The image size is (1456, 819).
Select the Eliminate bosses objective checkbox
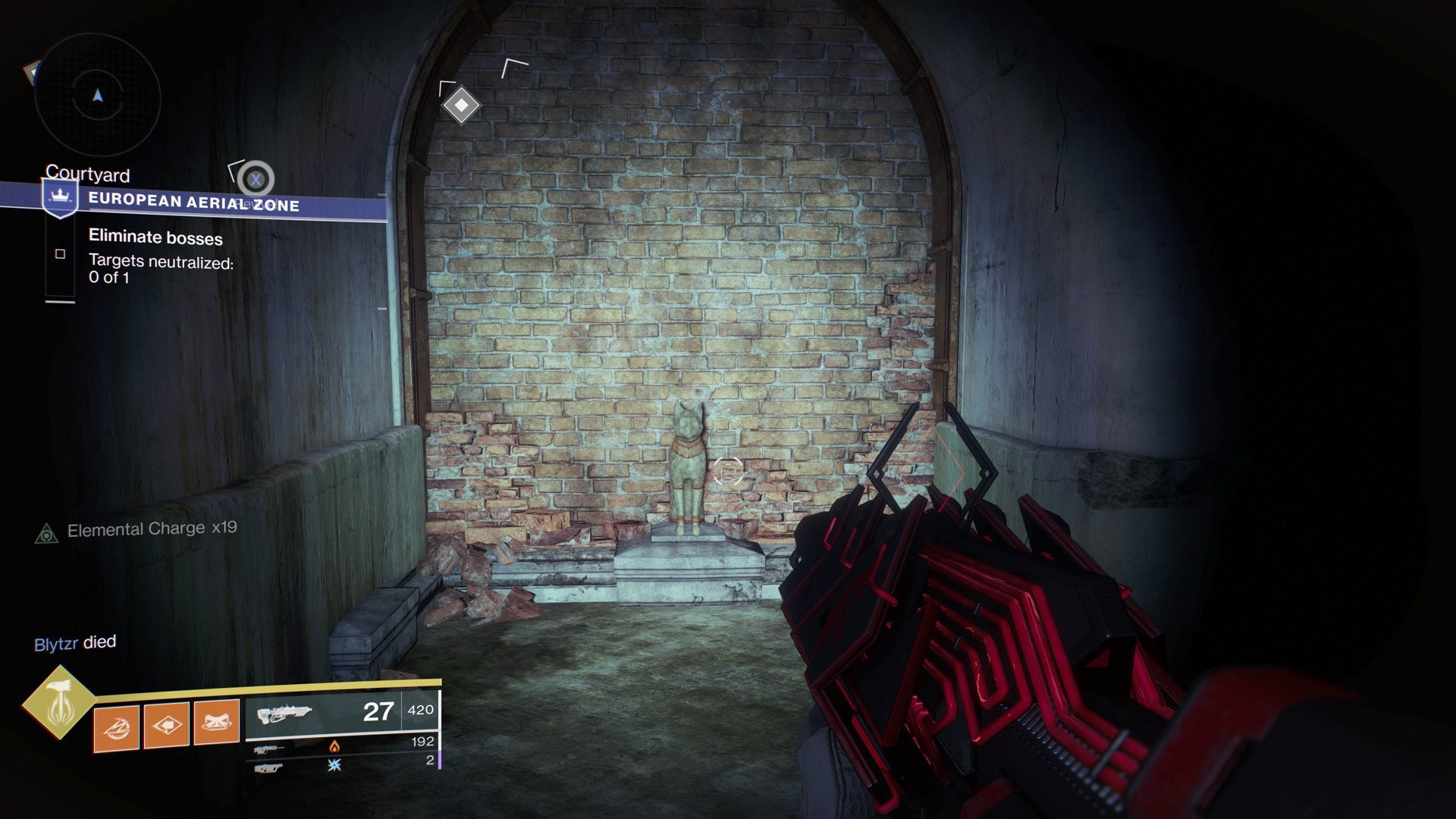[60, 254]
